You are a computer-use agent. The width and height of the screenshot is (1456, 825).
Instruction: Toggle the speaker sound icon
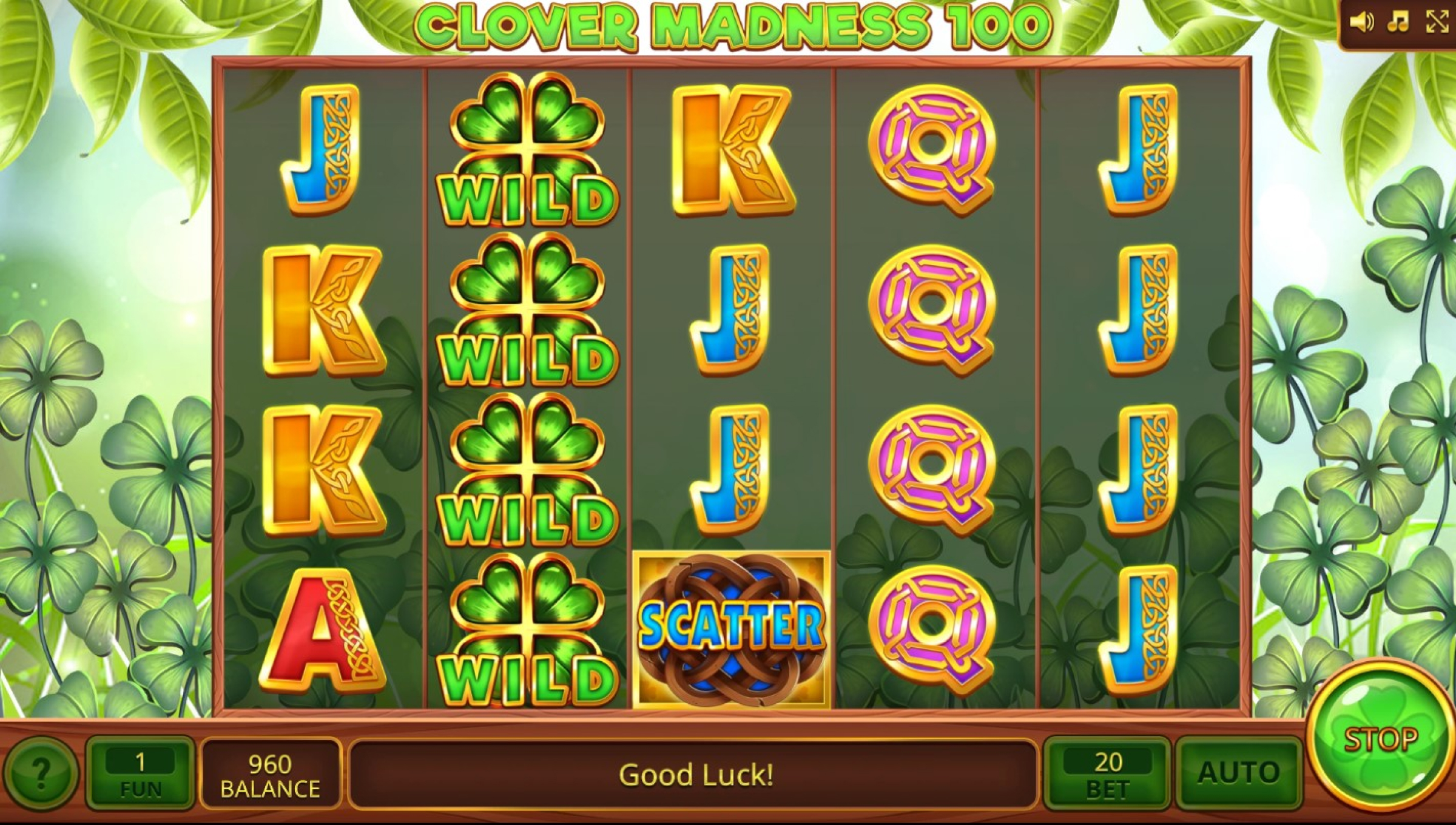coord(1361,23)
